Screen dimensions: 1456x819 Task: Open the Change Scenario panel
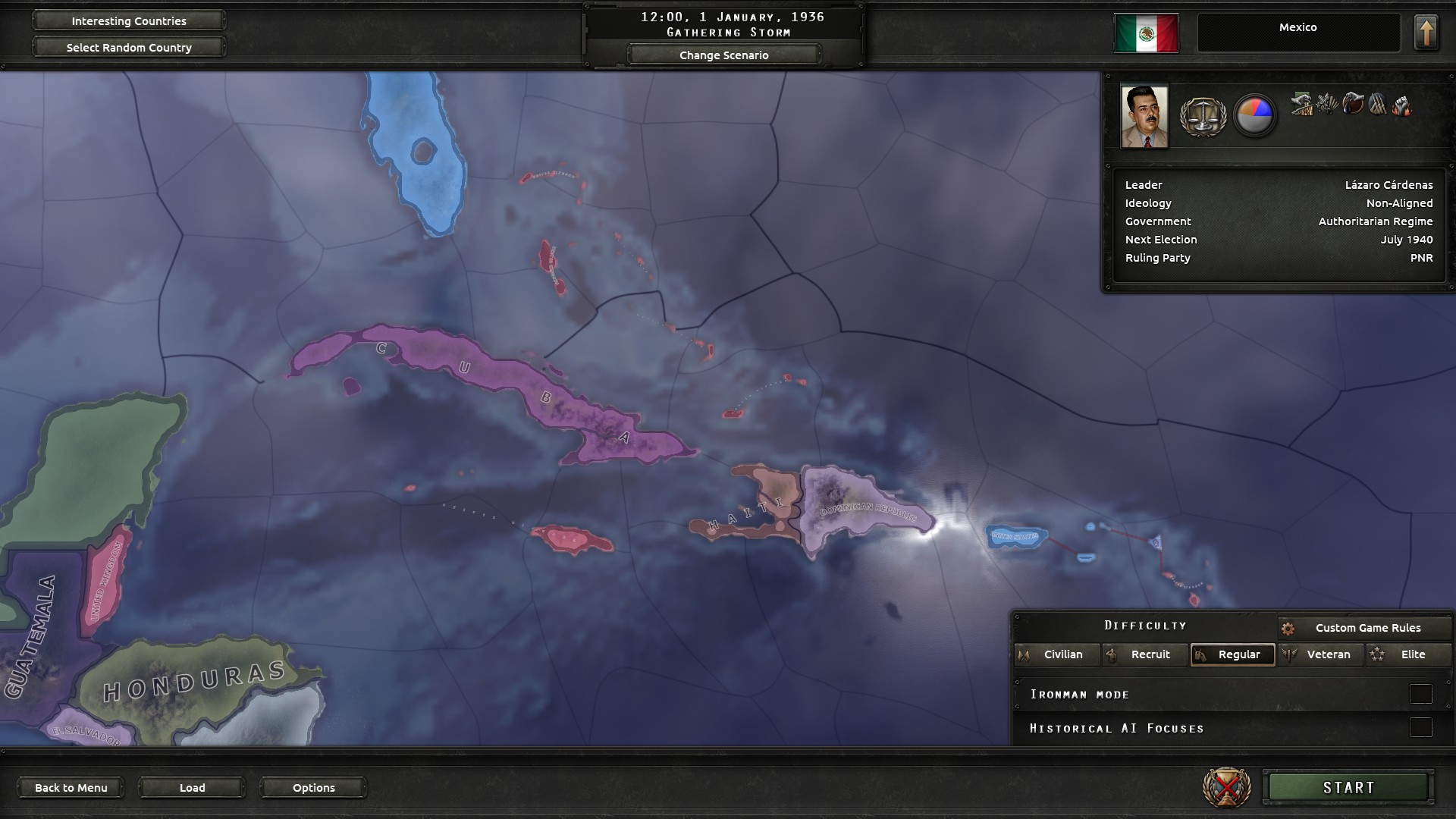click(723, 54)
